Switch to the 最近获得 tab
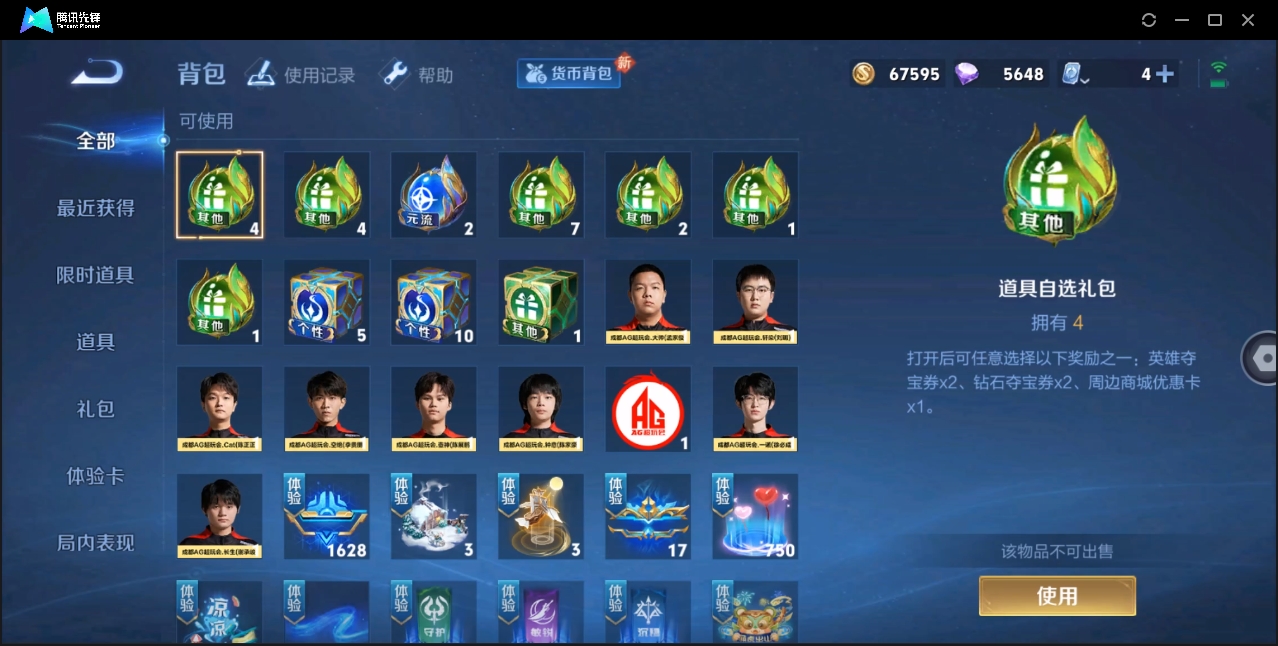This screenshot has height=646, width=1278. pyautogui.click(x=95, y=208)
